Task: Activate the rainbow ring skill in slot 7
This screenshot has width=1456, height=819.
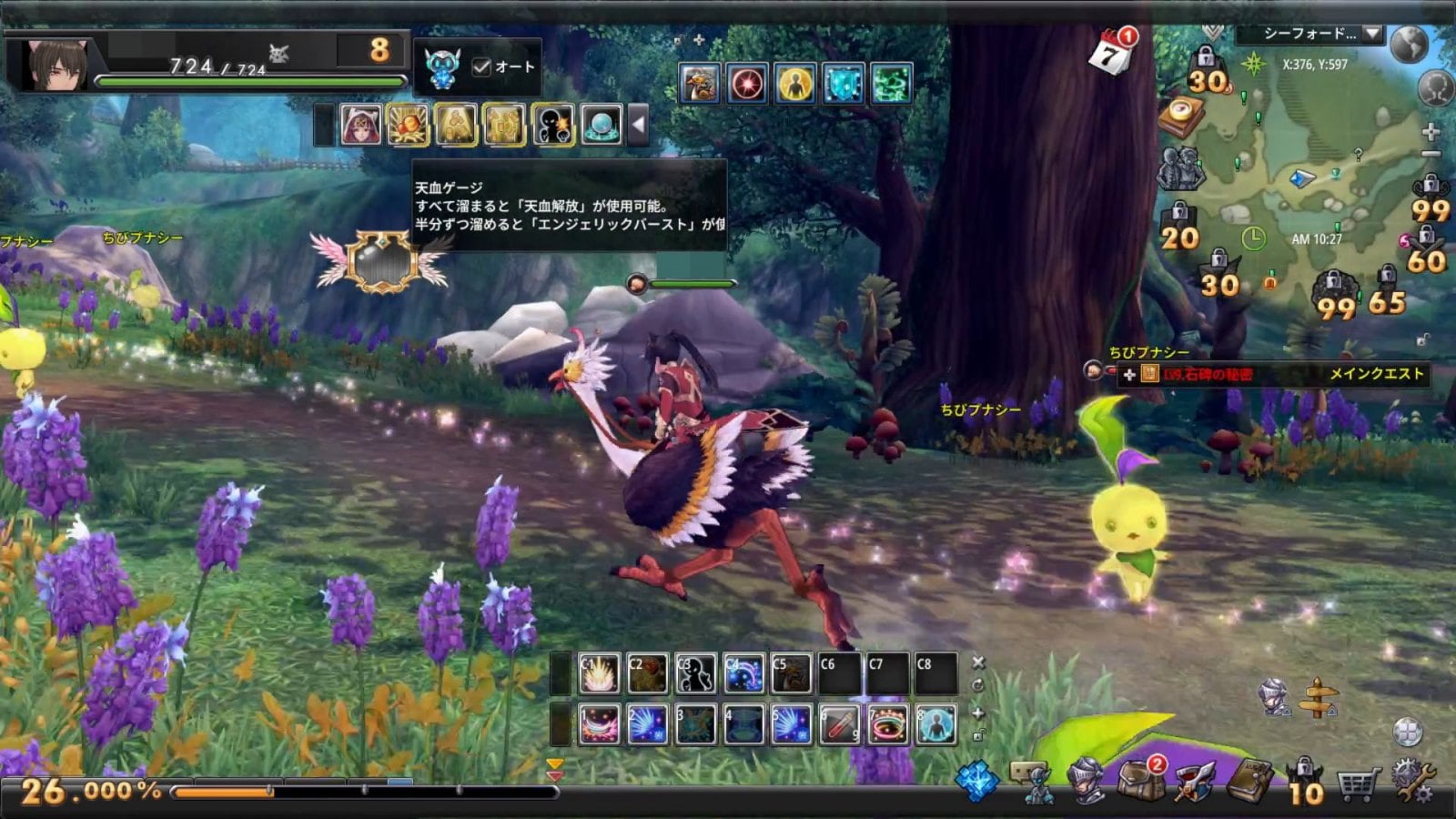Action: pyautogui.click(x=887, y=725)
